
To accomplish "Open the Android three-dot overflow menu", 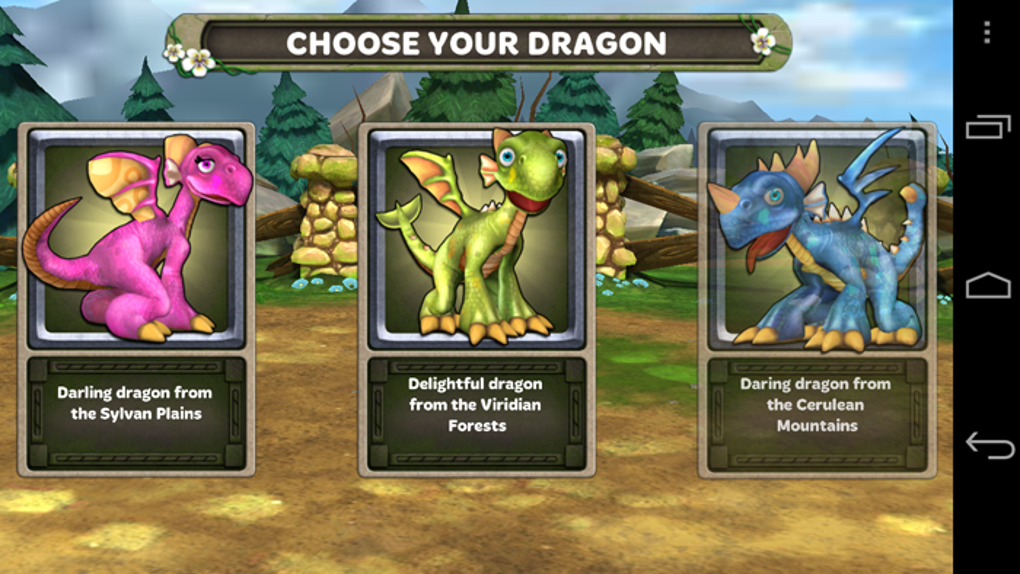I will point(986,33).
